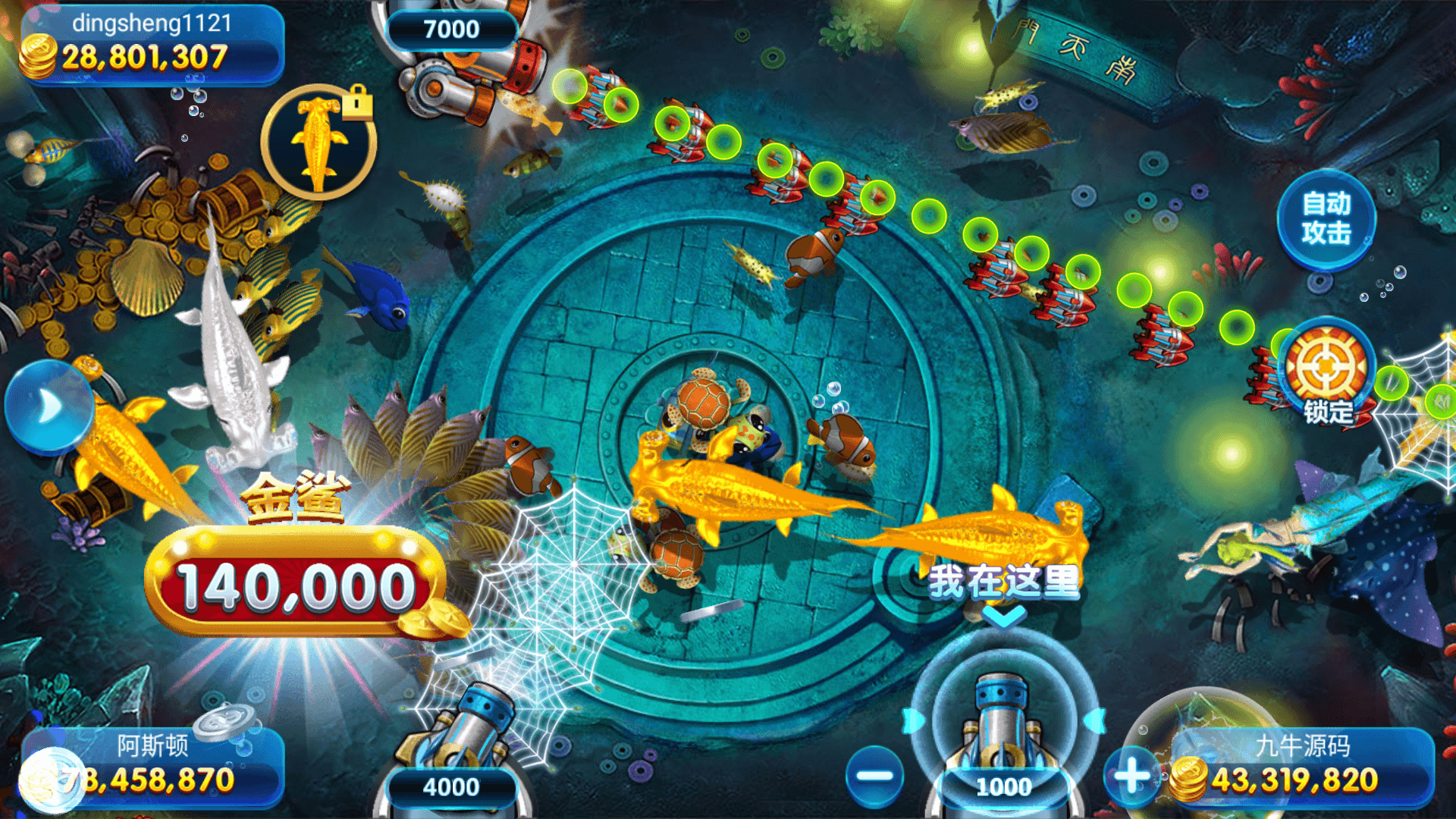Increase cannon bet with the plus button
Screen dimensions: 1456x819
coord(1132,775)
